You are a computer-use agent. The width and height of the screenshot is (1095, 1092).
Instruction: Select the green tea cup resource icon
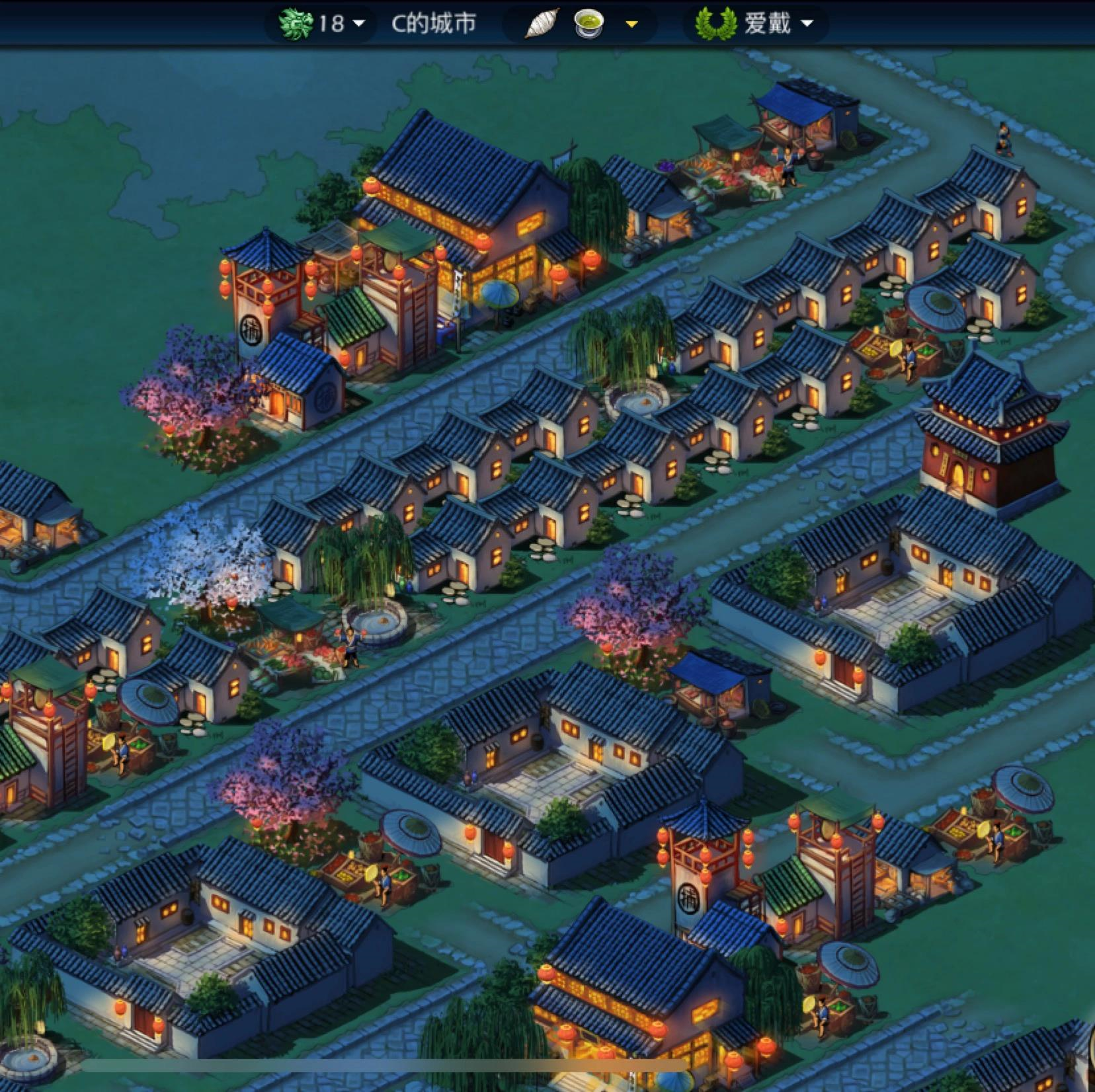(x=588, y=24)
